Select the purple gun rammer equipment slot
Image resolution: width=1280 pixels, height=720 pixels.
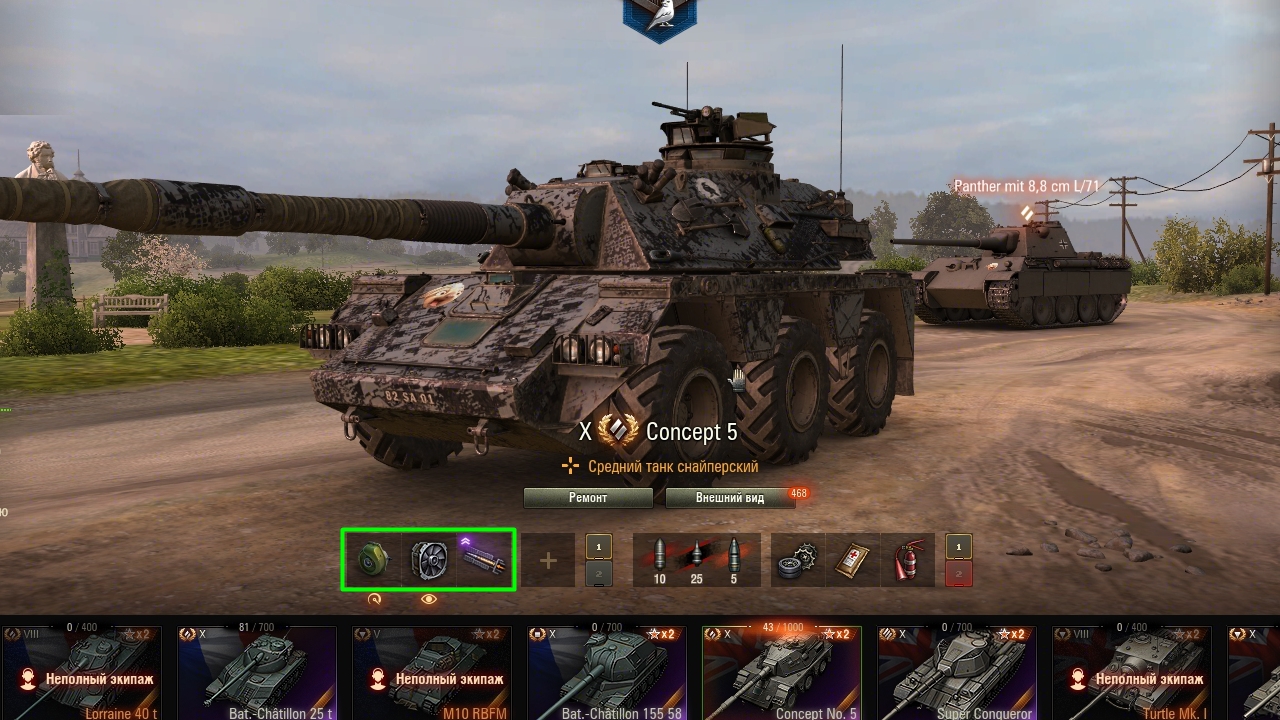pos(486,560)
